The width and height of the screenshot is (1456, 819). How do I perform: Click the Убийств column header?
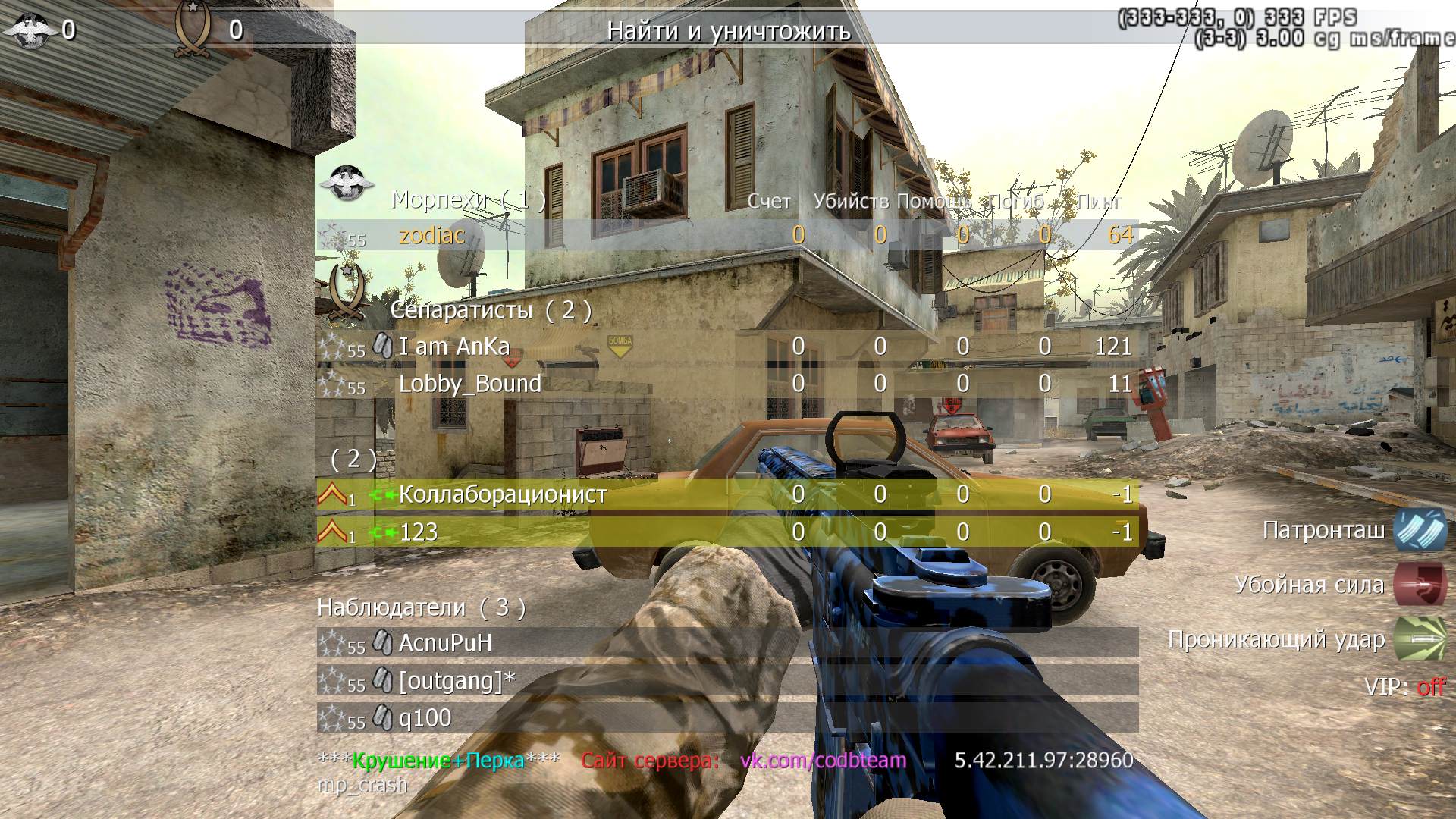[x=850, y=201]
